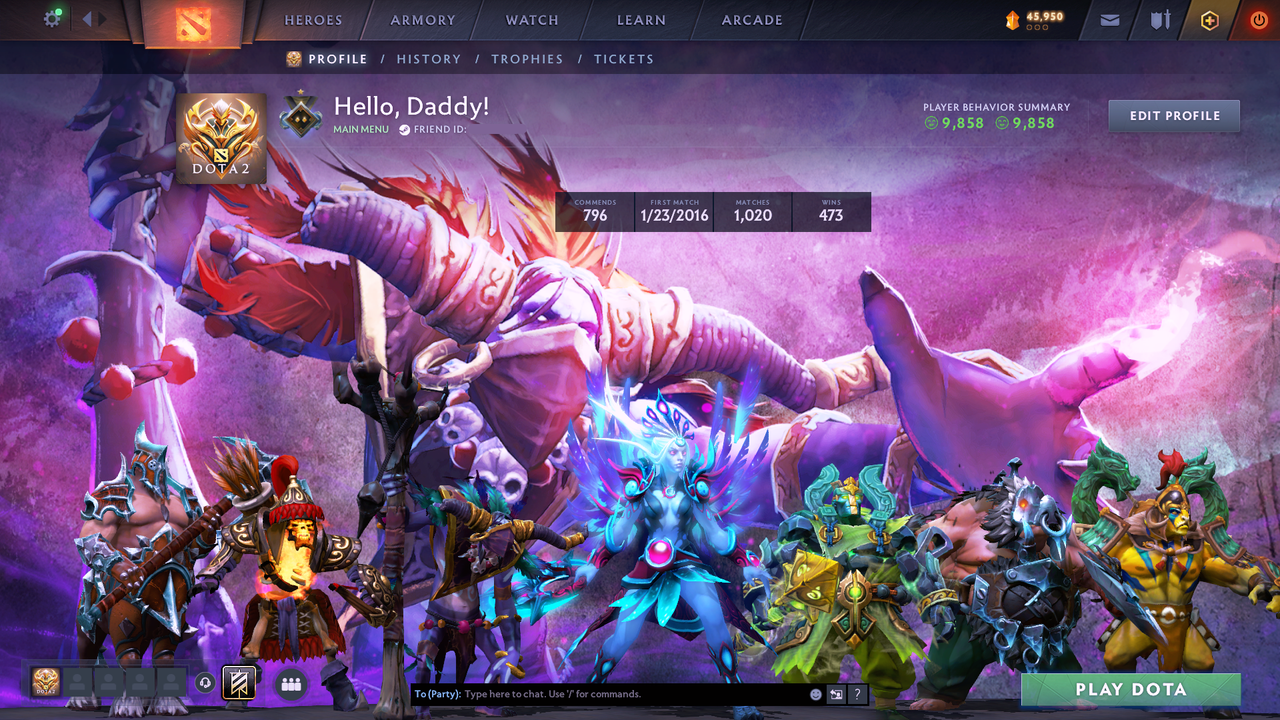Image resolution: width=1280 pixels, height=720 pixels.
Task: Open the sound device arrows expander
Action: (90, 17)
